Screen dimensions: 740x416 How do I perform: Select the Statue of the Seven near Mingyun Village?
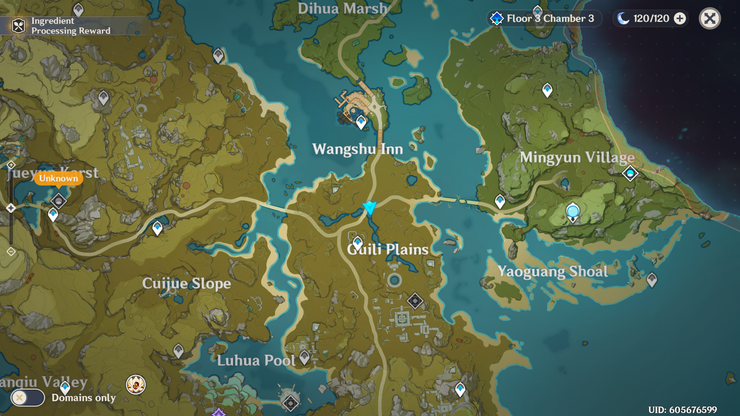(x=573, y=211)
